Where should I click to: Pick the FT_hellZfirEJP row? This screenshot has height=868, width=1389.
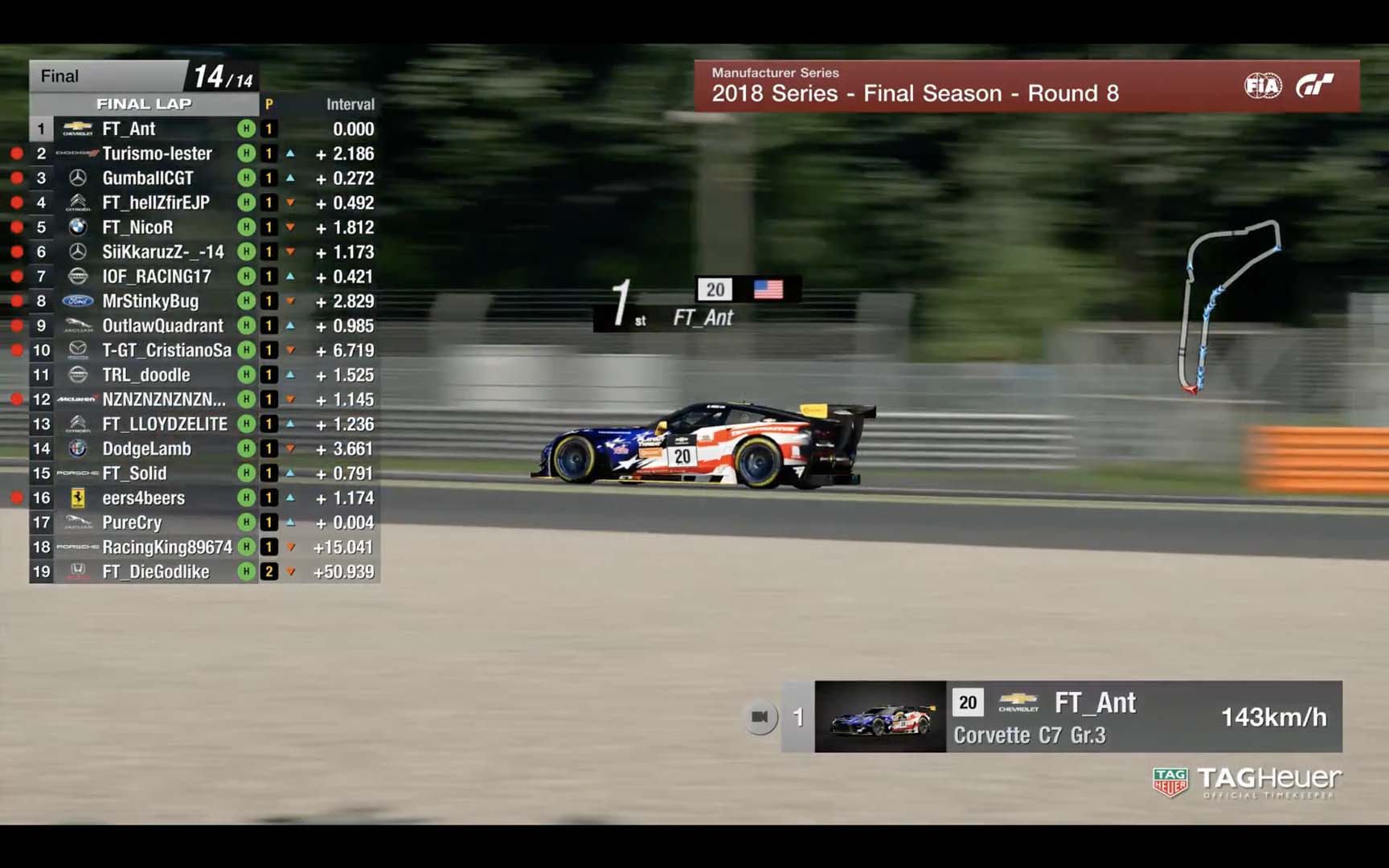(155, 203)
